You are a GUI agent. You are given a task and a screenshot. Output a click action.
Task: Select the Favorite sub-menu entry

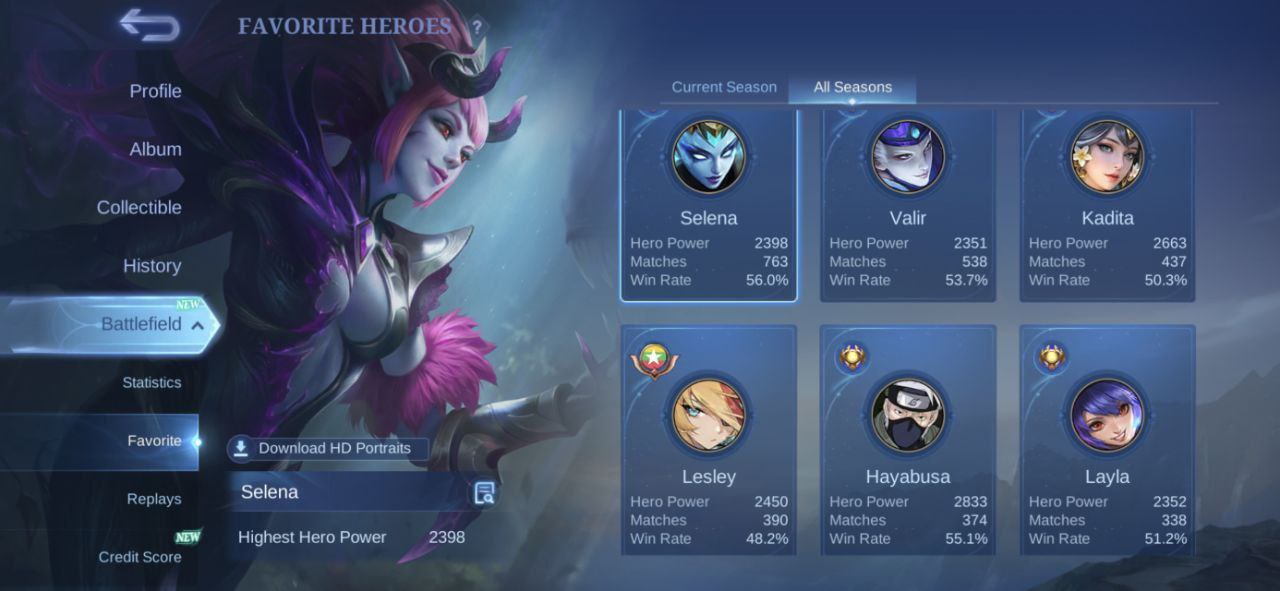coord(154,441)
